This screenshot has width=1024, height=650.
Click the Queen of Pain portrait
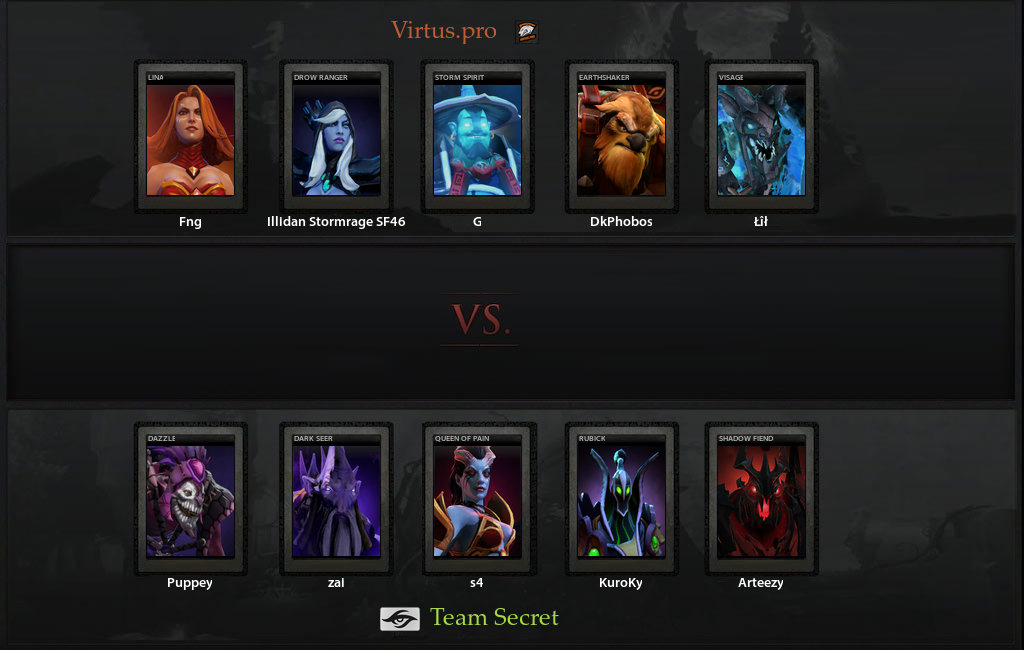pos(477,499)
